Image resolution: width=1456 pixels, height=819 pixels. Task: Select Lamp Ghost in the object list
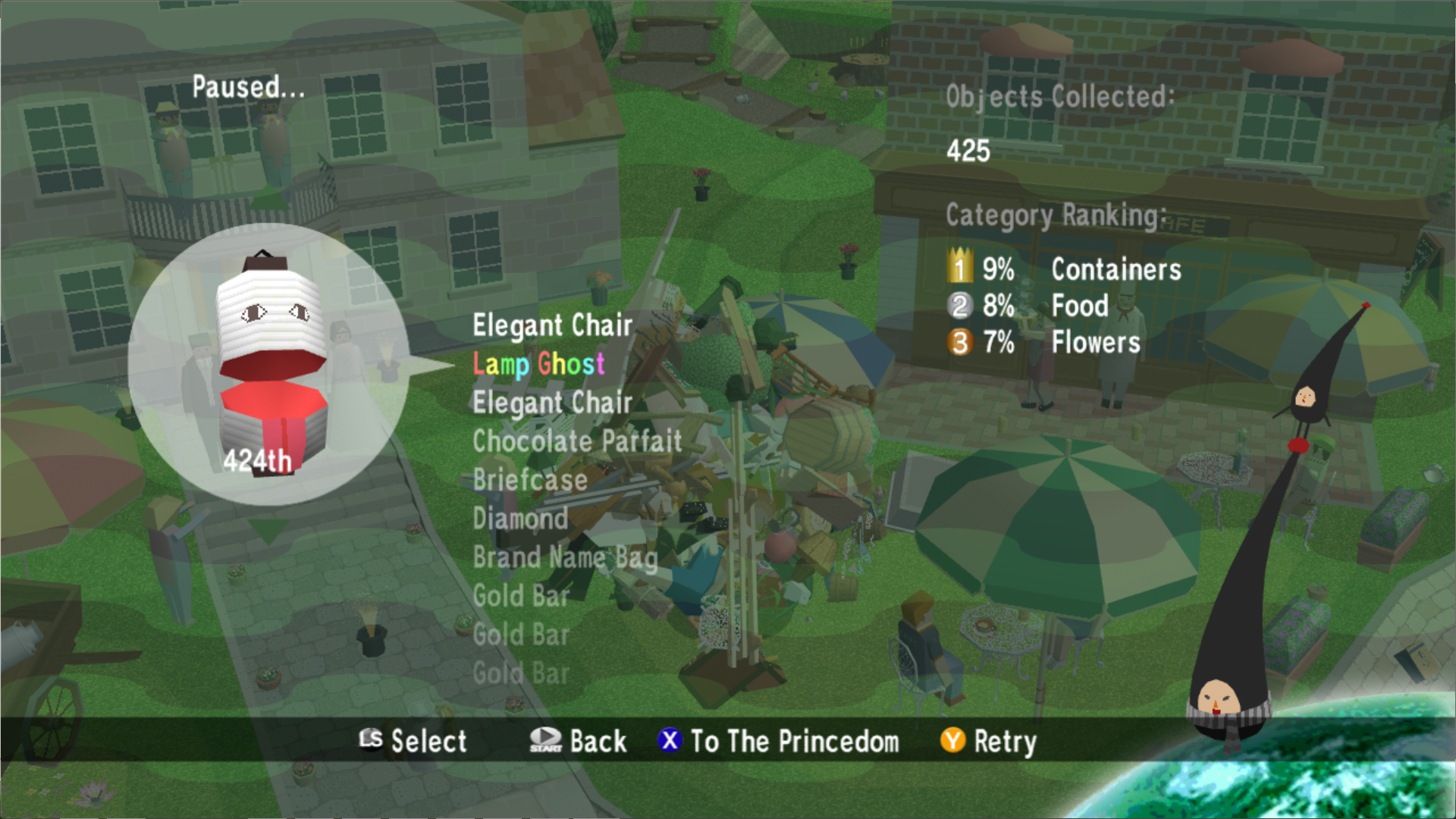[538, 365]
